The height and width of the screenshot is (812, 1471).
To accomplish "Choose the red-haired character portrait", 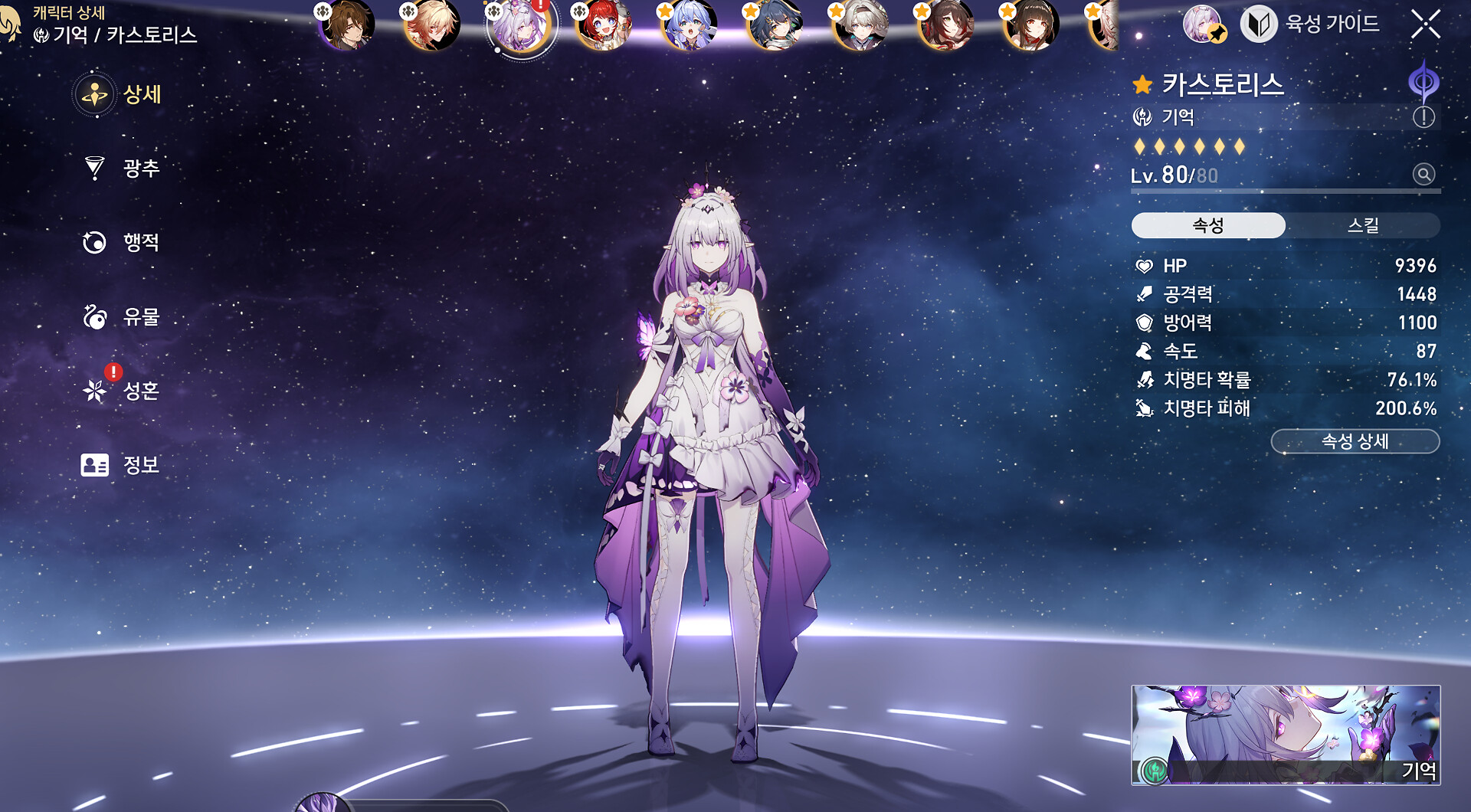I will click(x=605, y=25).
